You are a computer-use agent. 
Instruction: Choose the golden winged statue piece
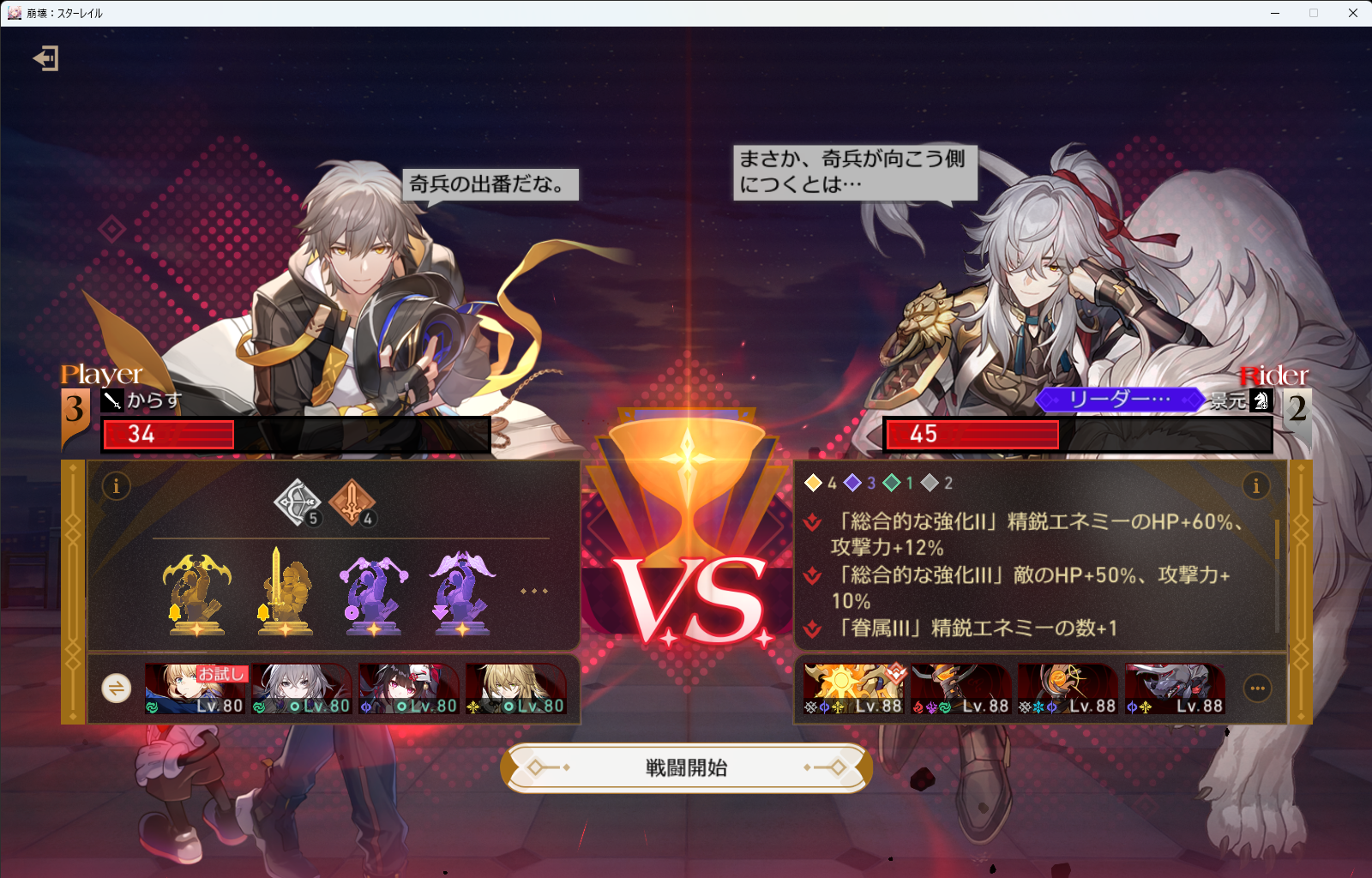[x=196, y=593]
